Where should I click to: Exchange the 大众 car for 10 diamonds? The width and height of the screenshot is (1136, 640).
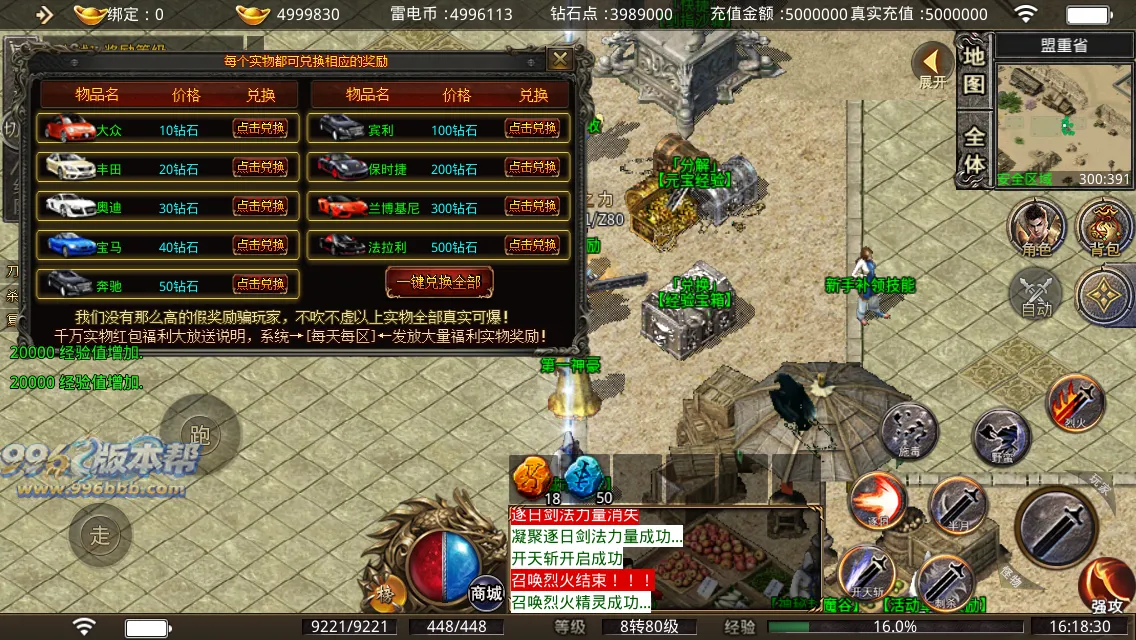point(260,128)
